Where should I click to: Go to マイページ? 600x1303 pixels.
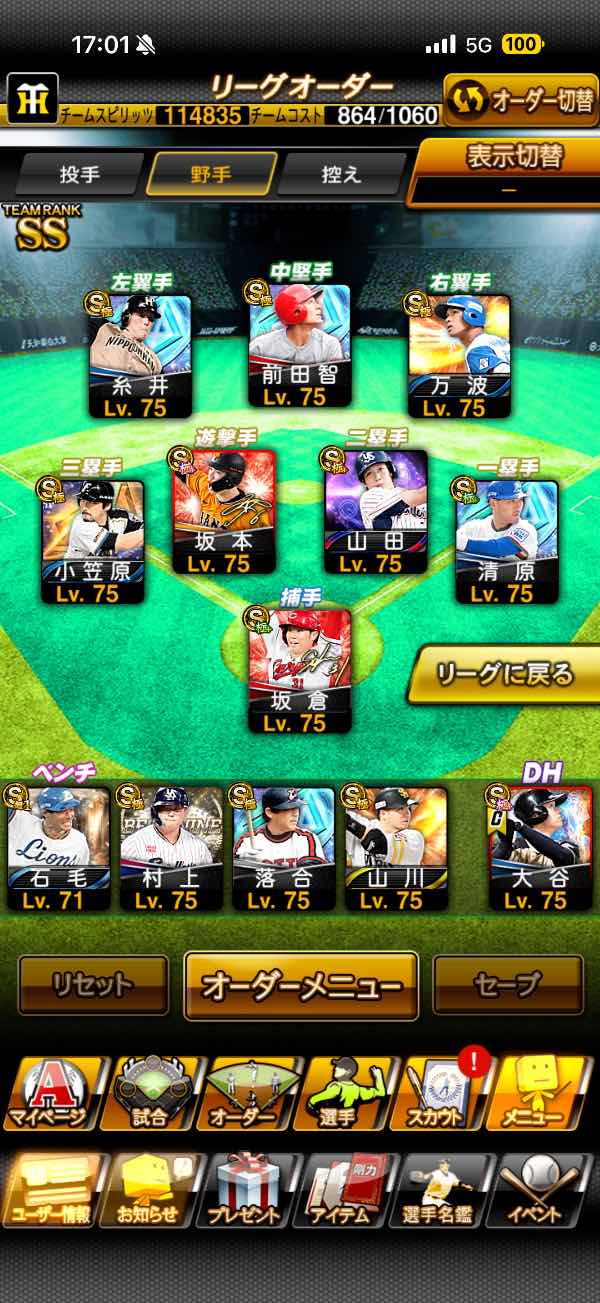pyautogui.click(x=51, y=1094)
